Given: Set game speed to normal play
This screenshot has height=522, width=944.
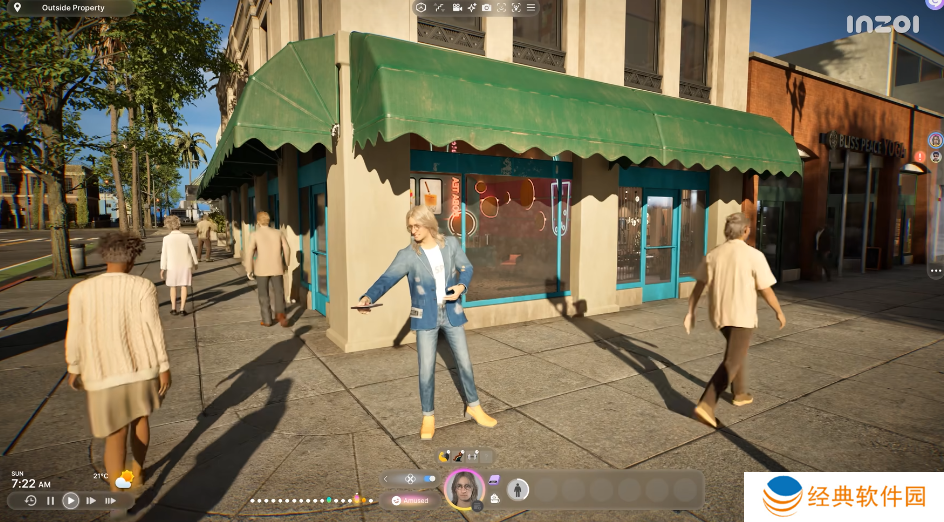Looking at the screenshot, I should pos(70,500).
